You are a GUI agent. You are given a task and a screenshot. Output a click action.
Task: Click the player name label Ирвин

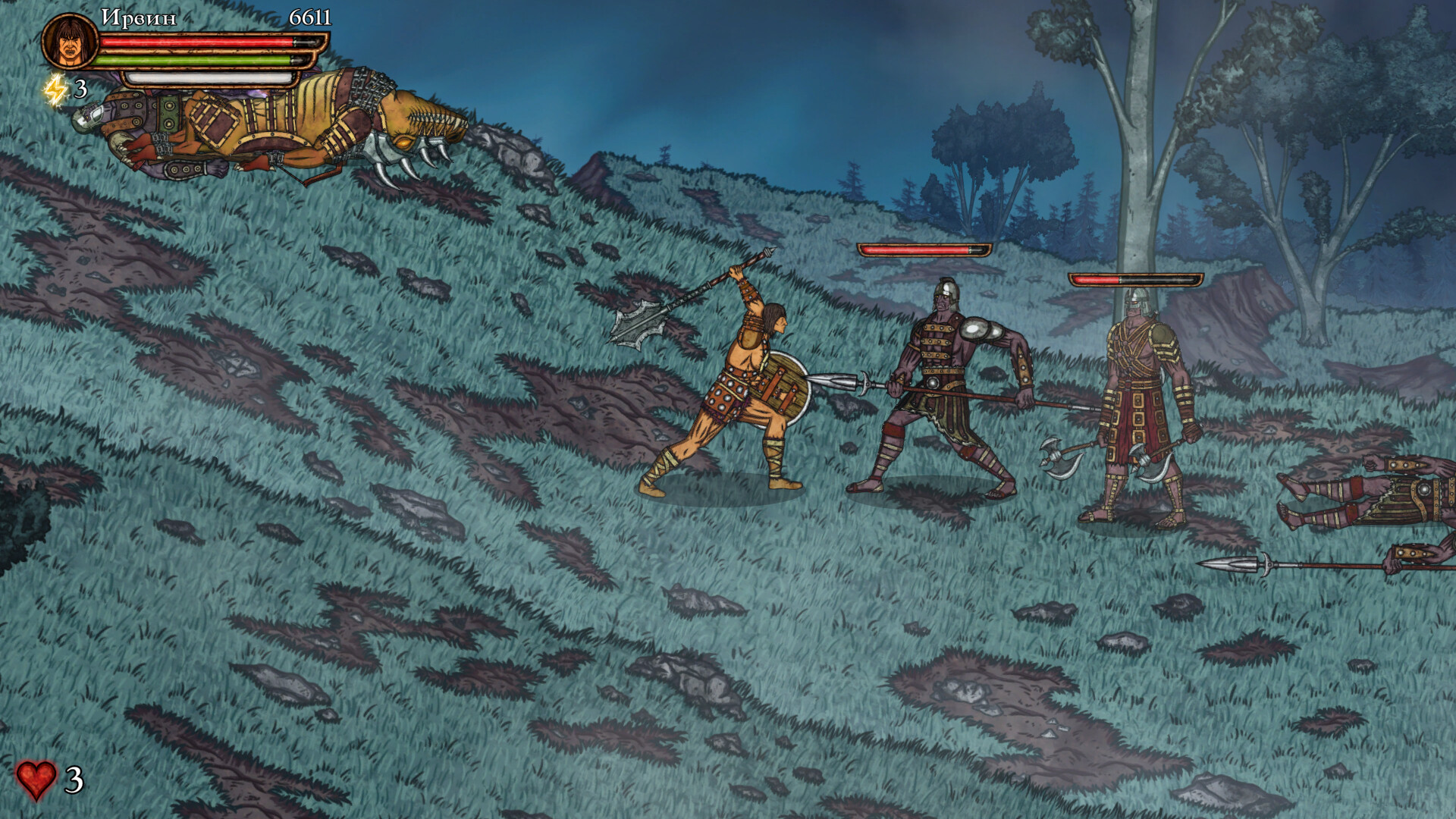click(x=140, y=17)
